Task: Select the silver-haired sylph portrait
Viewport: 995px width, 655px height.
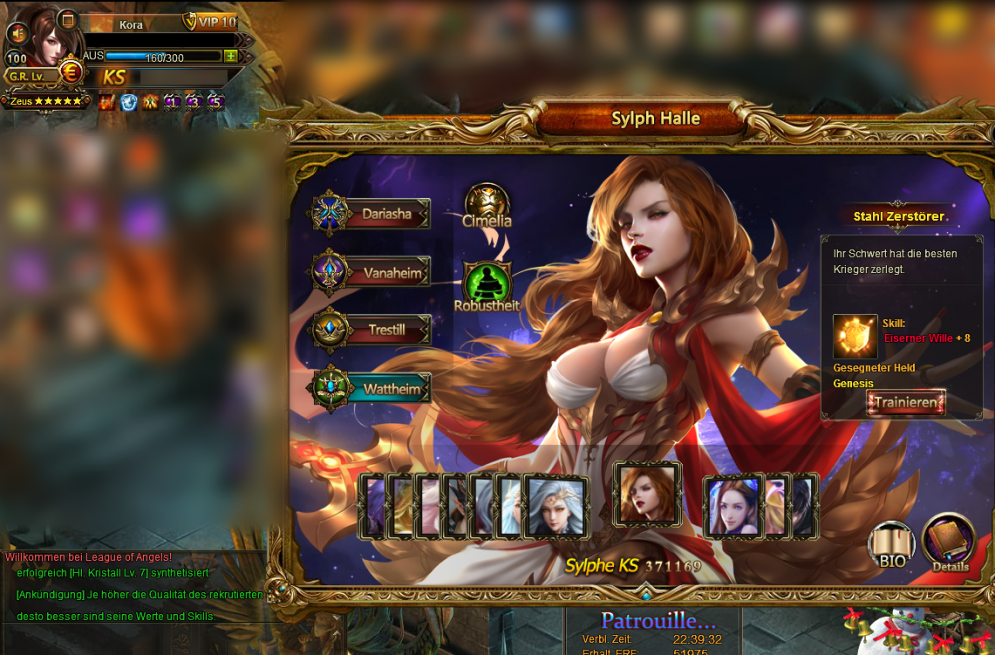Action: 556,506
